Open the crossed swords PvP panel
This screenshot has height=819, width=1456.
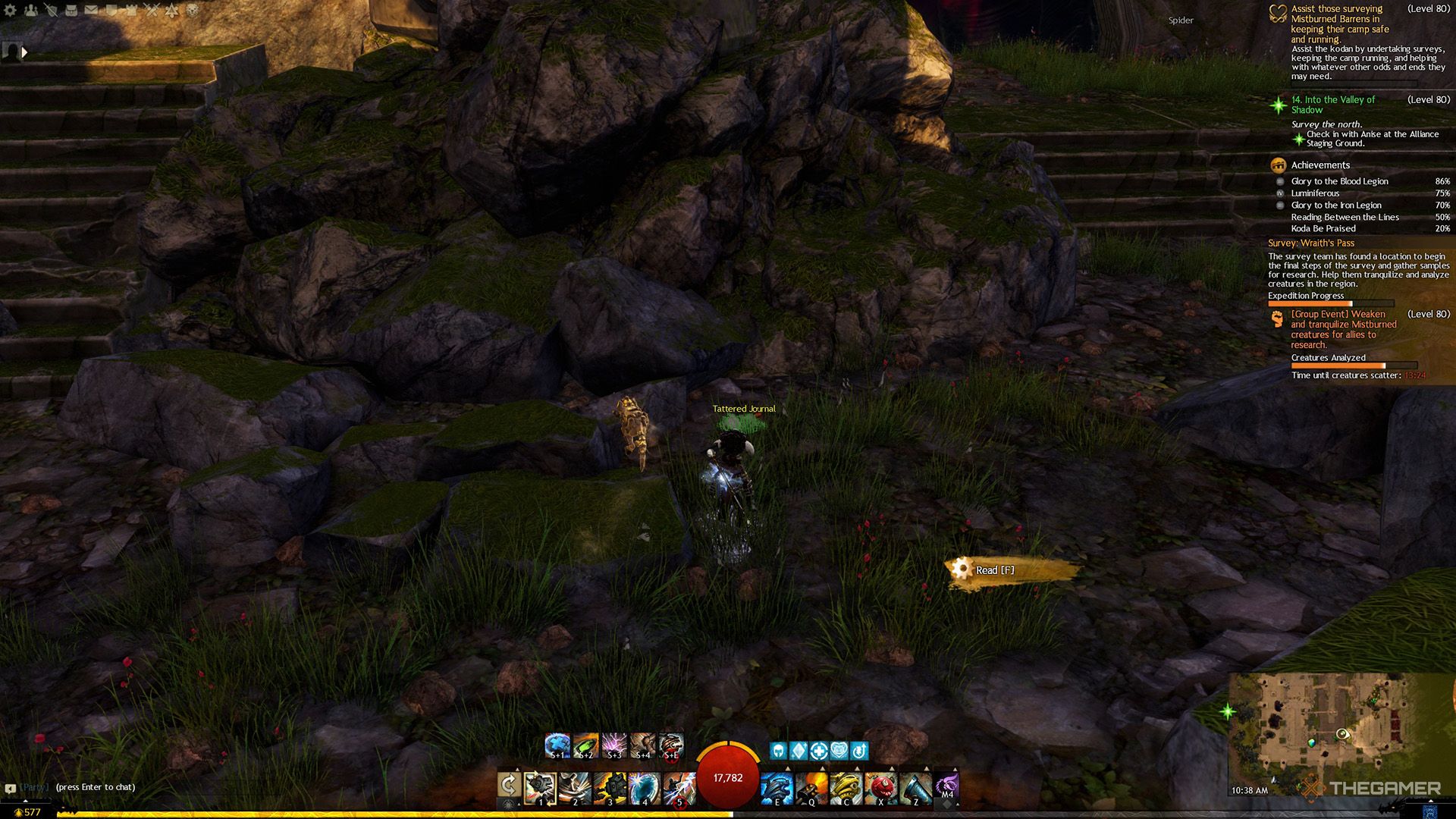[x=152, y=10]
